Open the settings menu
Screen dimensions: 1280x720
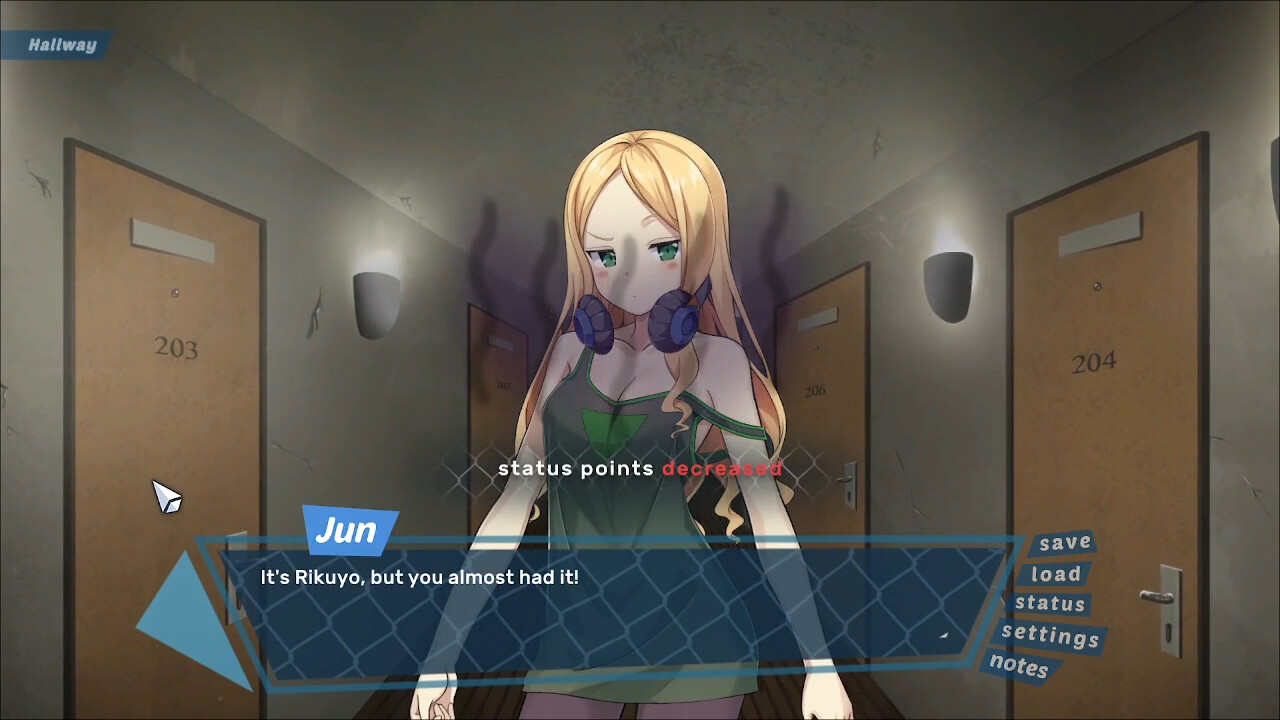coord(1050,636)
